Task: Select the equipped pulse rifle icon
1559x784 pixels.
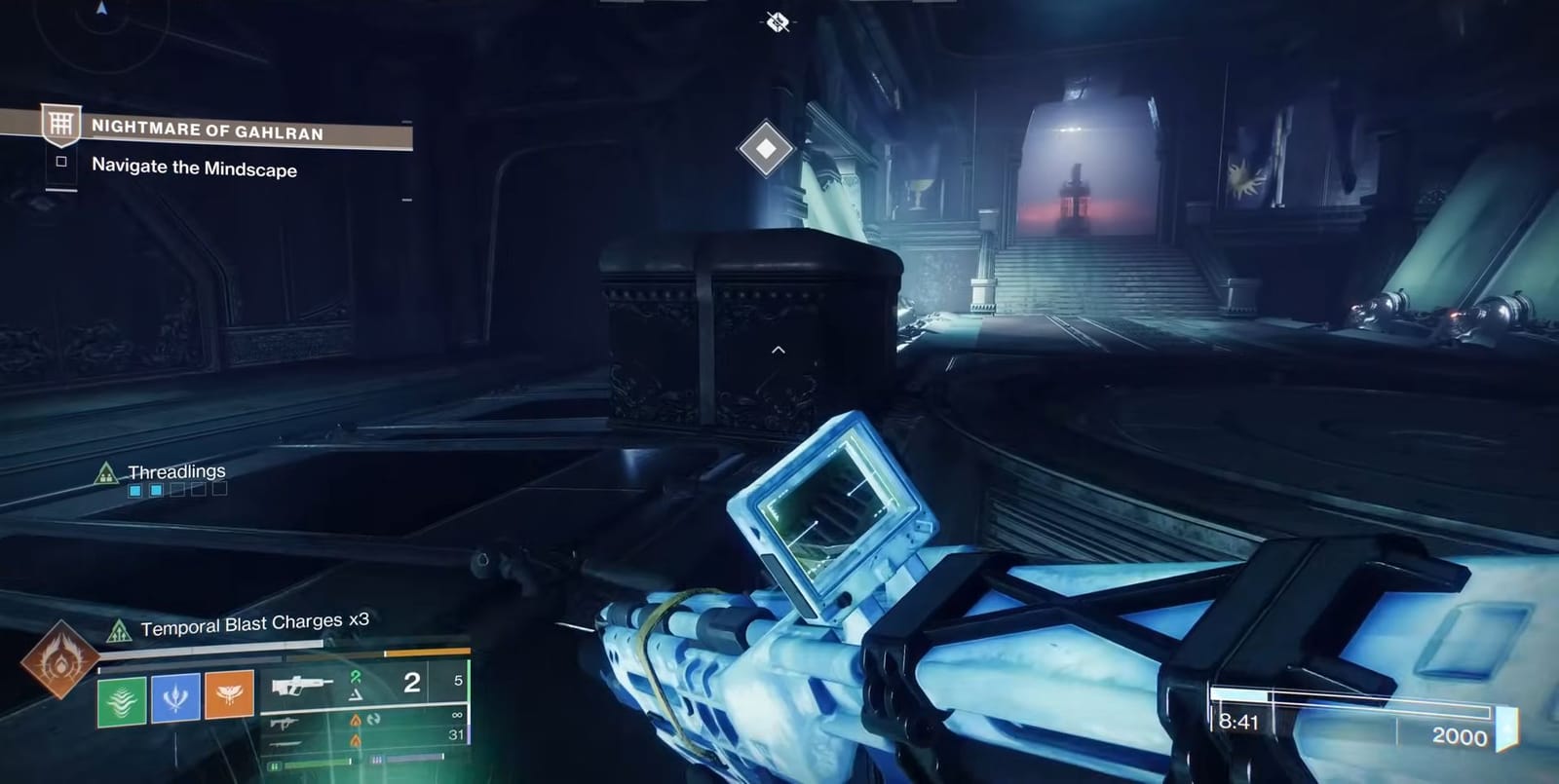Action: click(x=302, y=687)
